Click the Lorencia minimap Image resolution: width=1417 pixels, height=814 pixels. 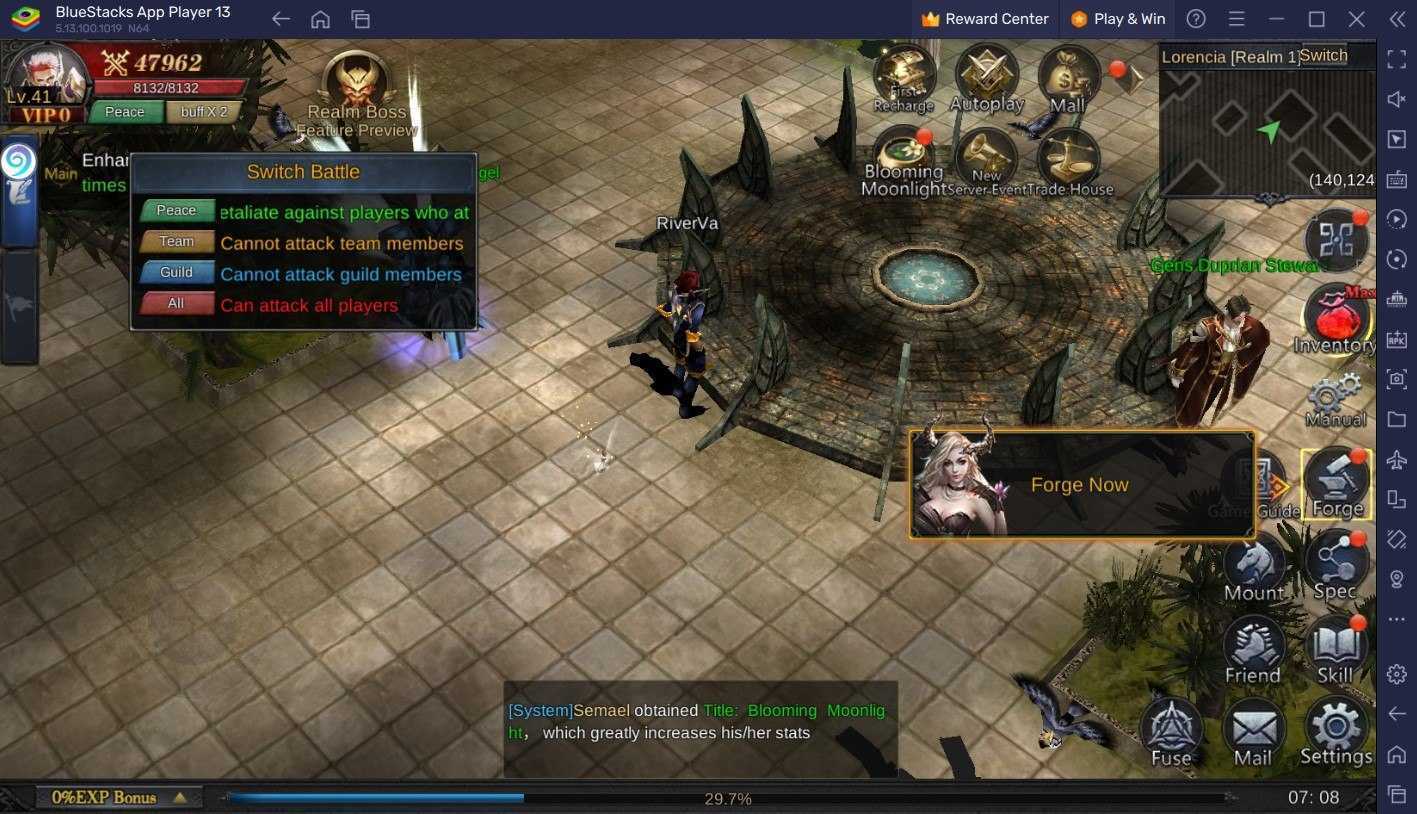tap(1266, 132)
